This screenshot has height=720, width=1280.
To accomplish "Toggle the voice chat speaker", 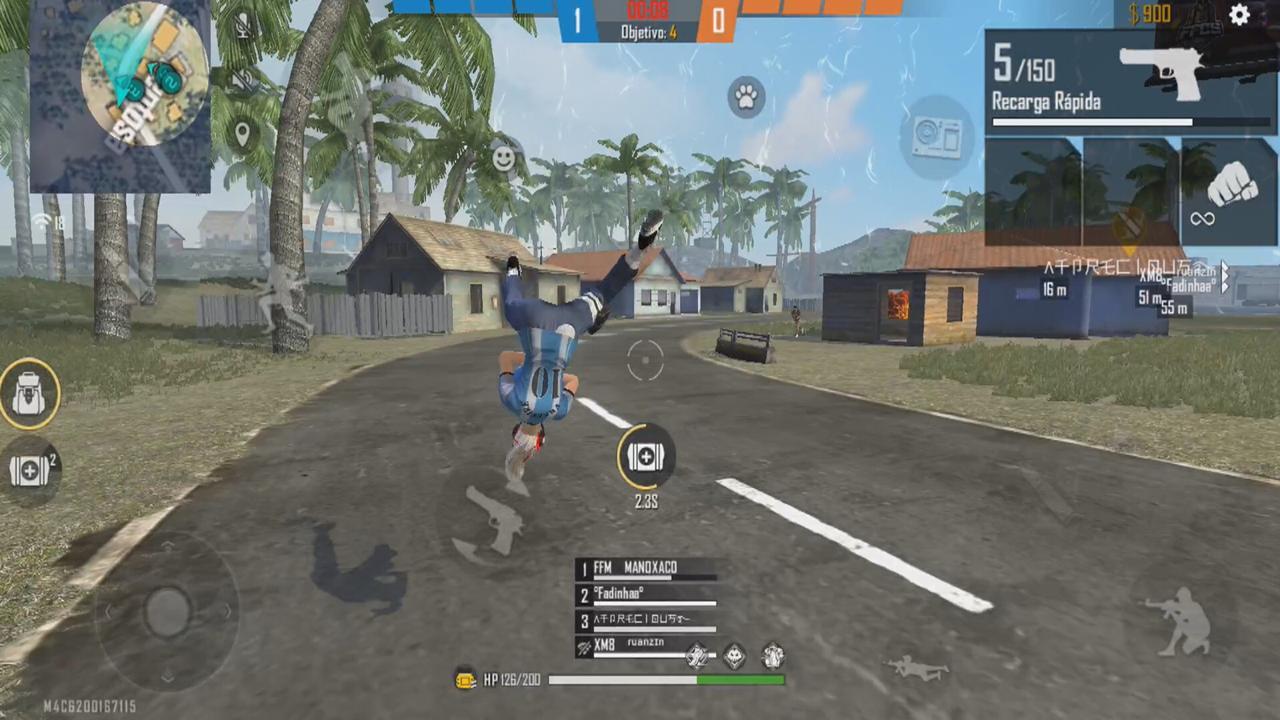I will (242, 80).
